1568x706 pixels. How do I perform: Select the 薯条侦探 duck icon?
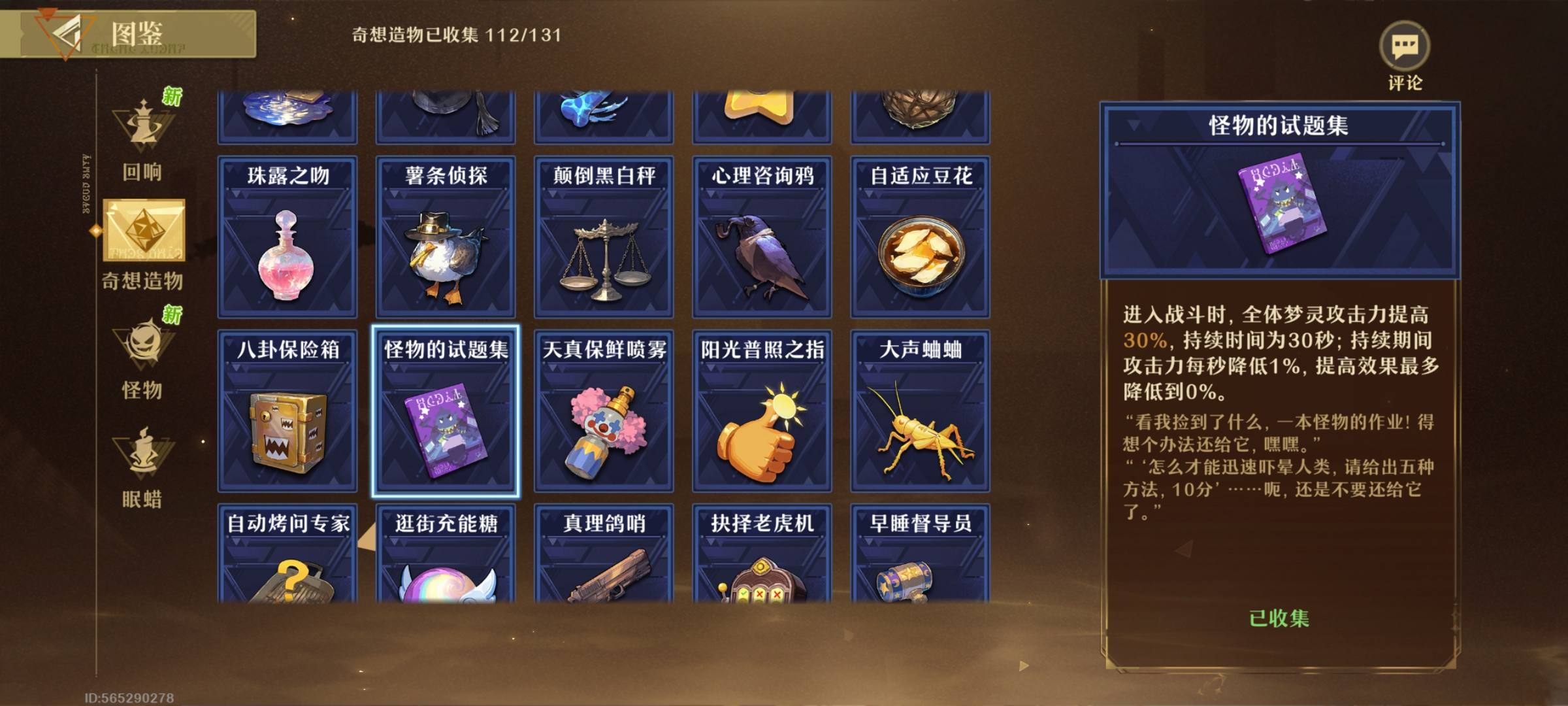tap(445, 255)
